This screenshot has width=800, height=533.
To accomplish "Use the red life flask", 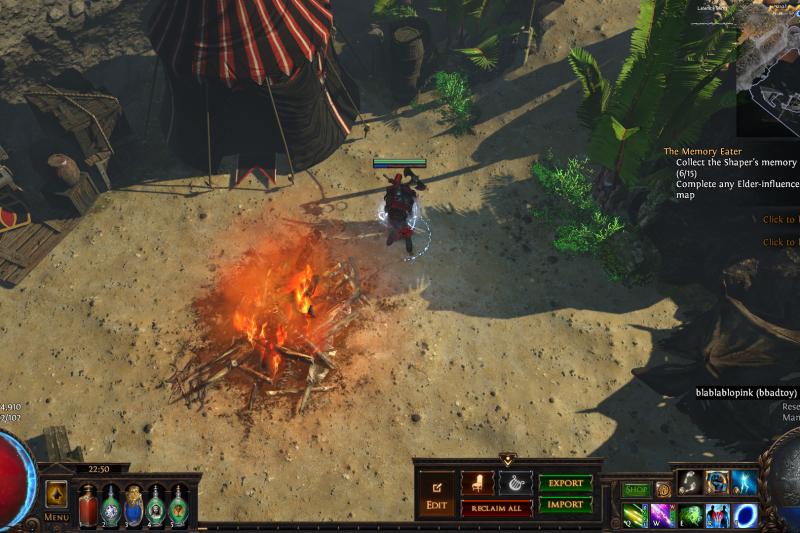I will point(89,504).
